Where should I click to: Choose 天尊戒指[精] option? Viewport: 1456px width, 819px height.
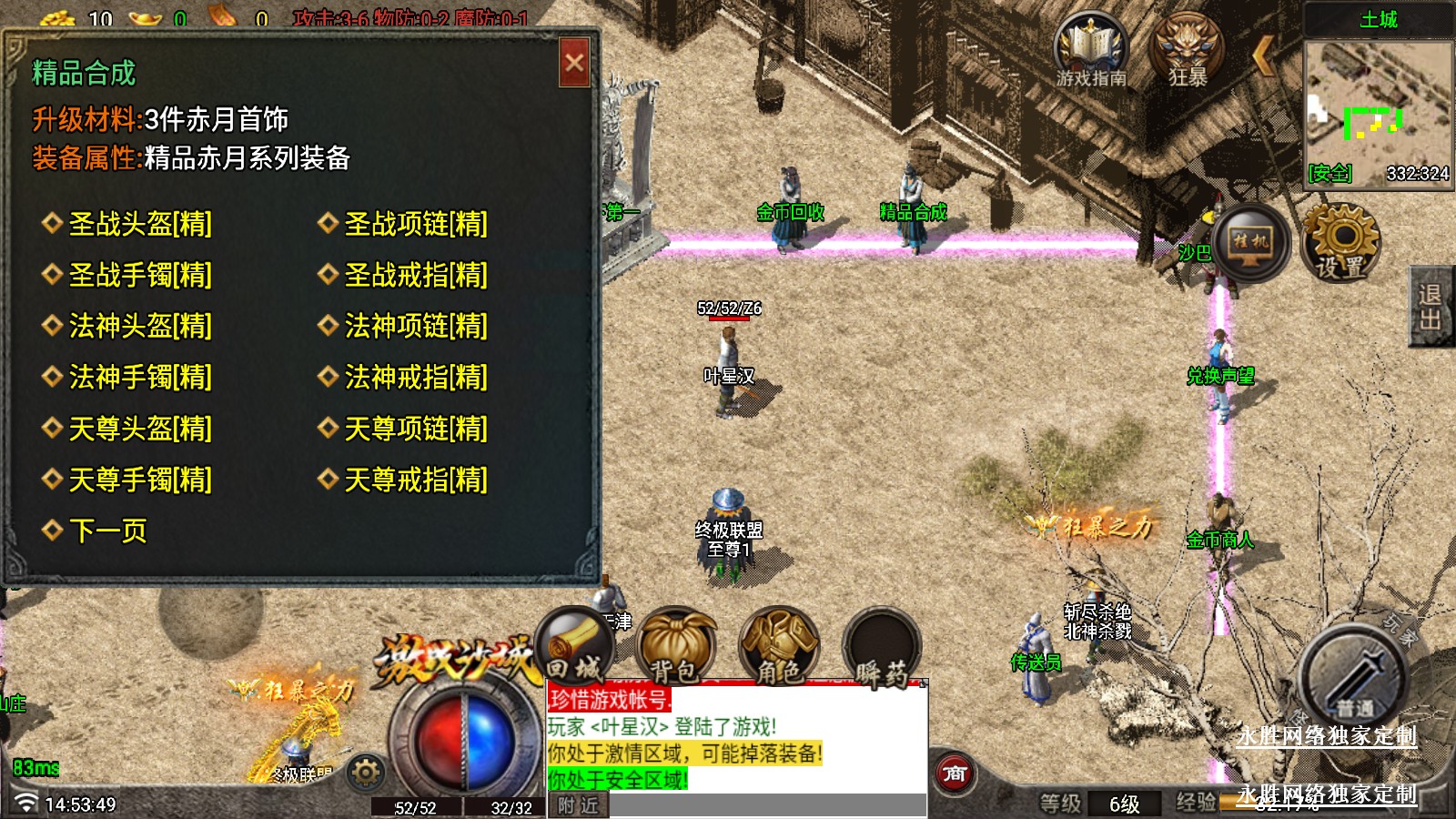416,480
